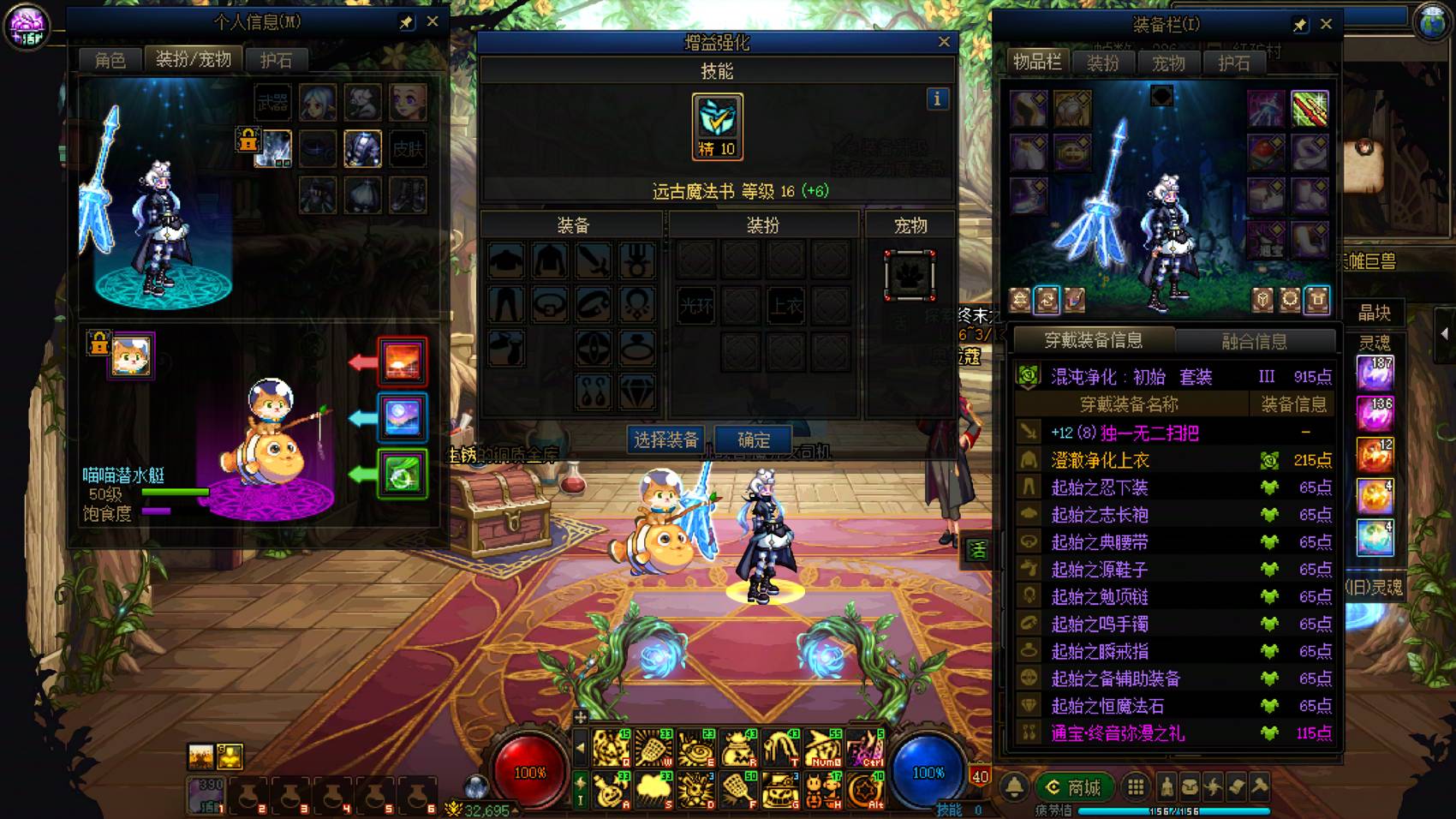1456x819 pixels.
Task: Pin the 装备栏 window
Action: point(1300,25)
